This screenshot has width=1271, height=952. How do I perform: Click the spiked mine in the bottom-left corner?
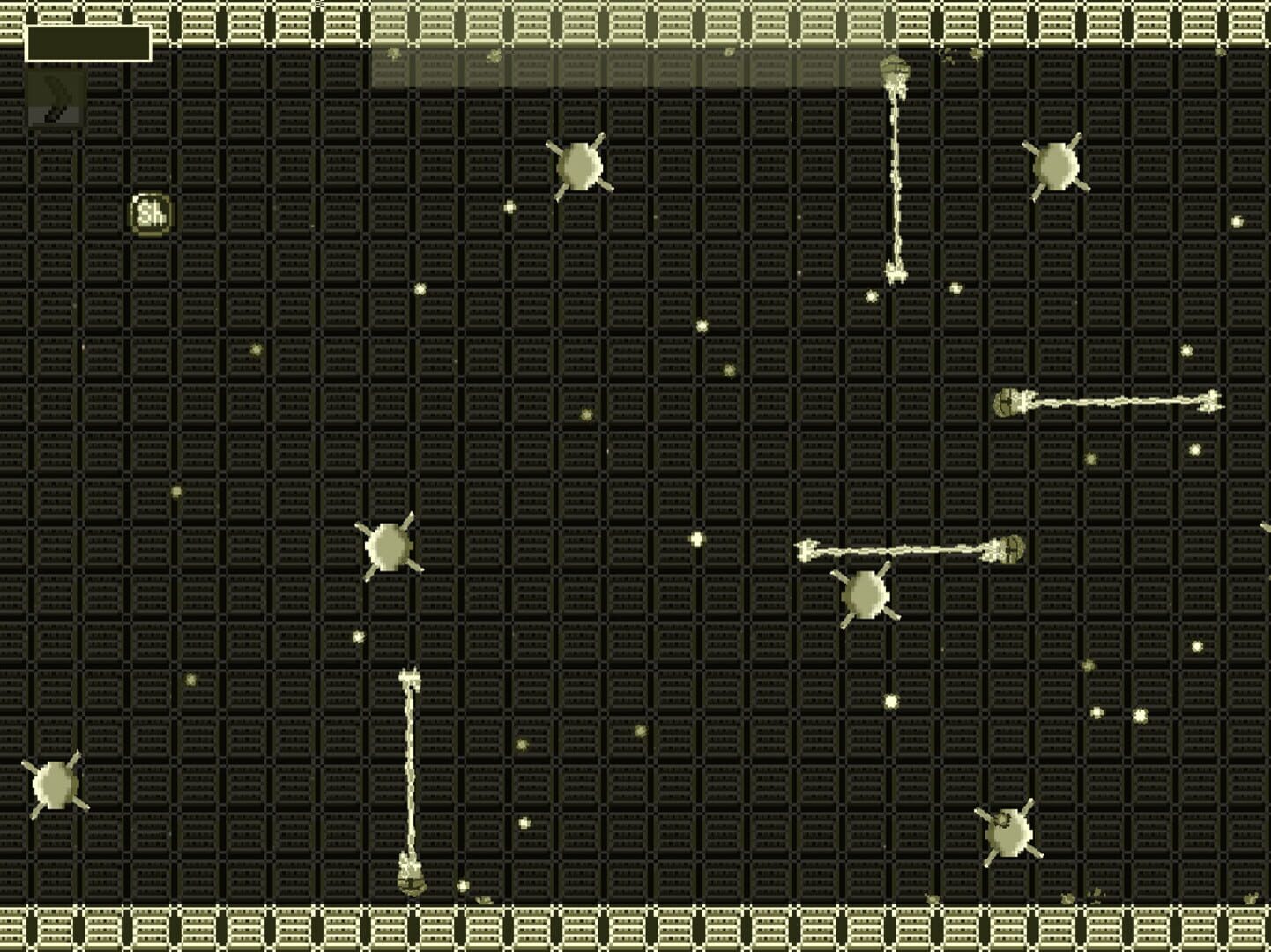[x=55, y=783]
